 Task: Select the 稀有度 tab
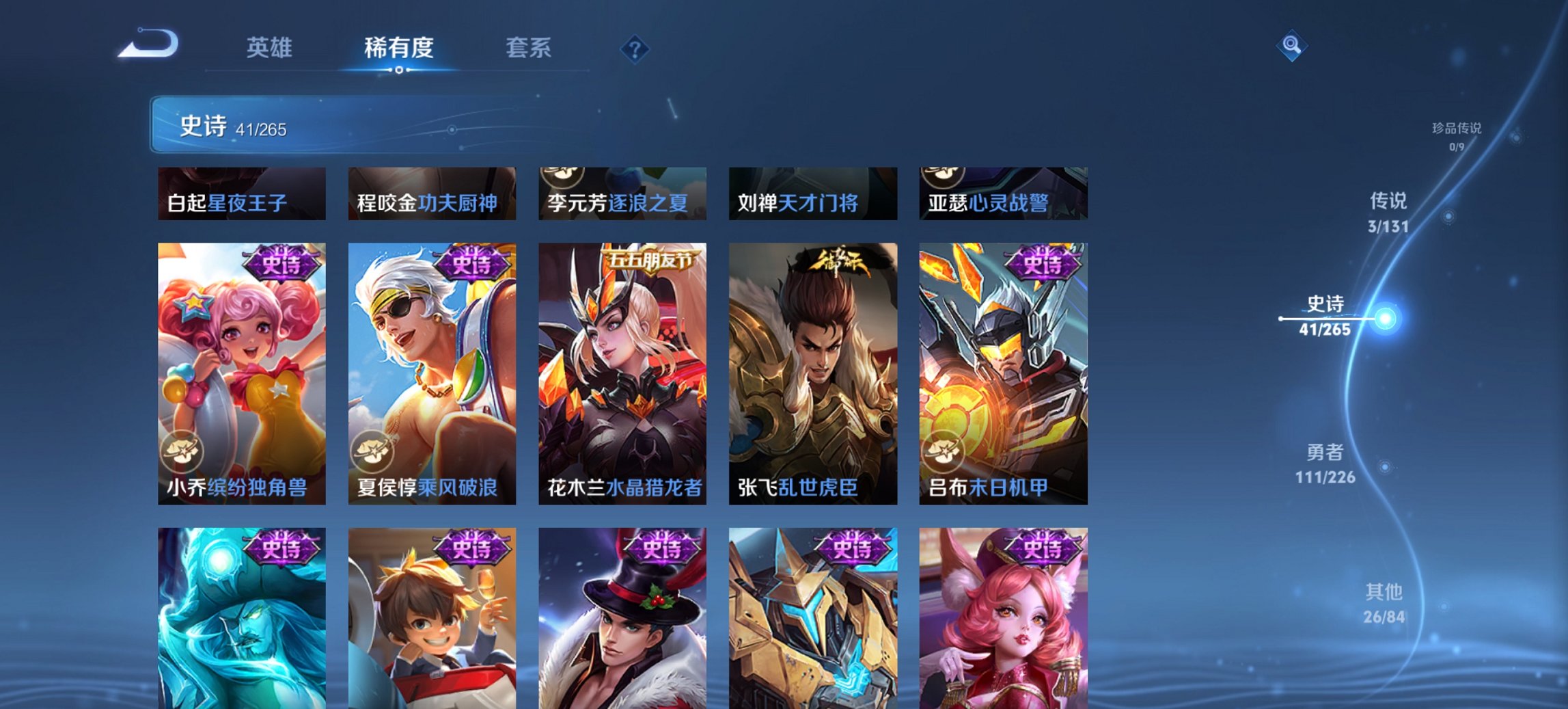pyautogui.click(x=400, y=48)
